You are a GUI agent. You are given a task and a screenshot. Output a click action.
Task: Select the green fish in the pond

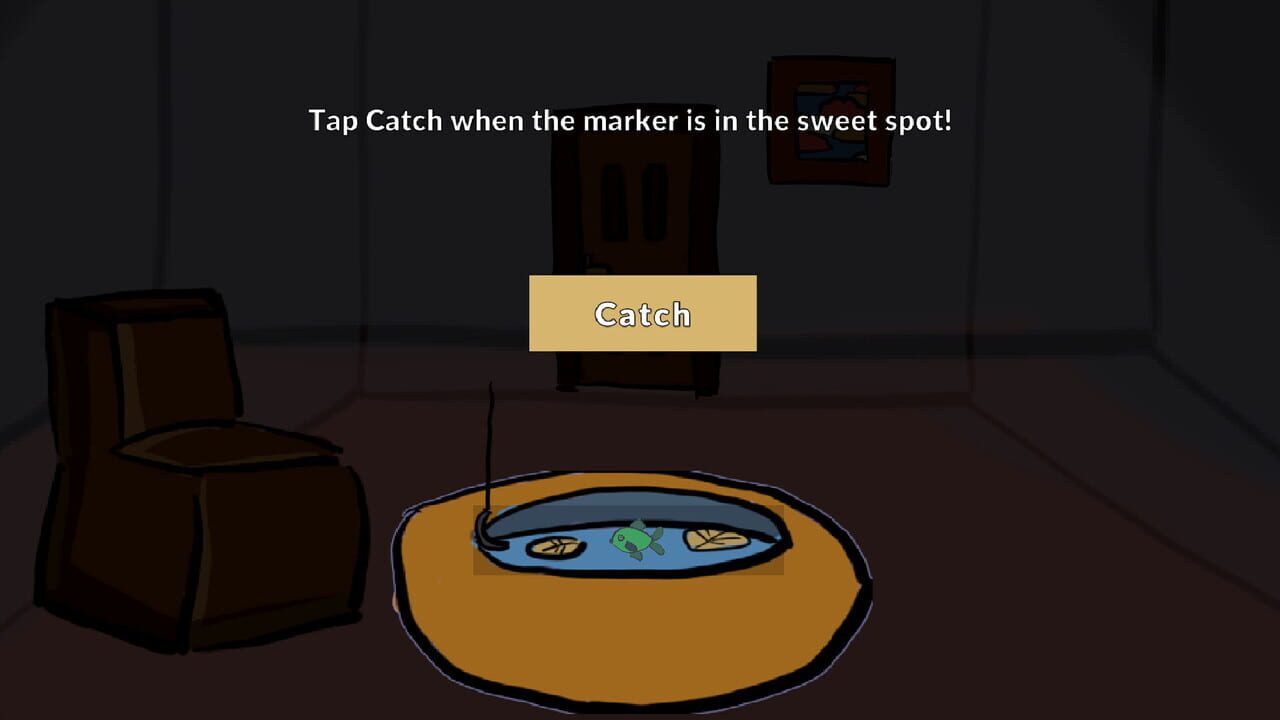[x=633, y=538]
